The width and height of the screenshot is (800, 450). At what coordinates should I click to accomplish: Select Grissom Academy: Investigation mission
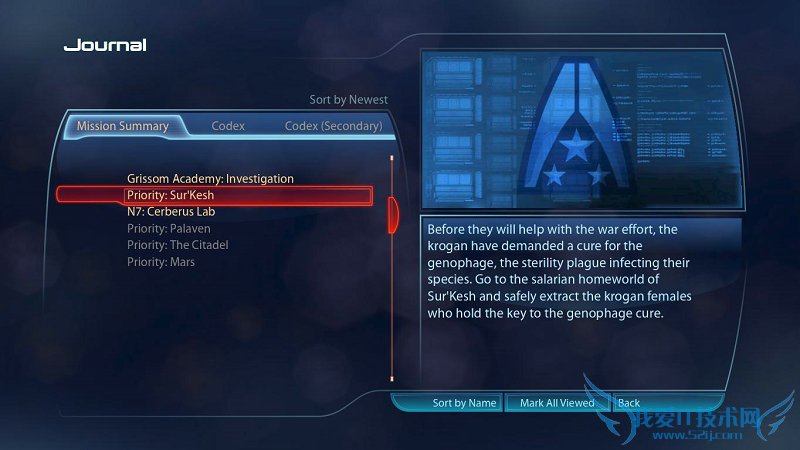coord(210,179)
